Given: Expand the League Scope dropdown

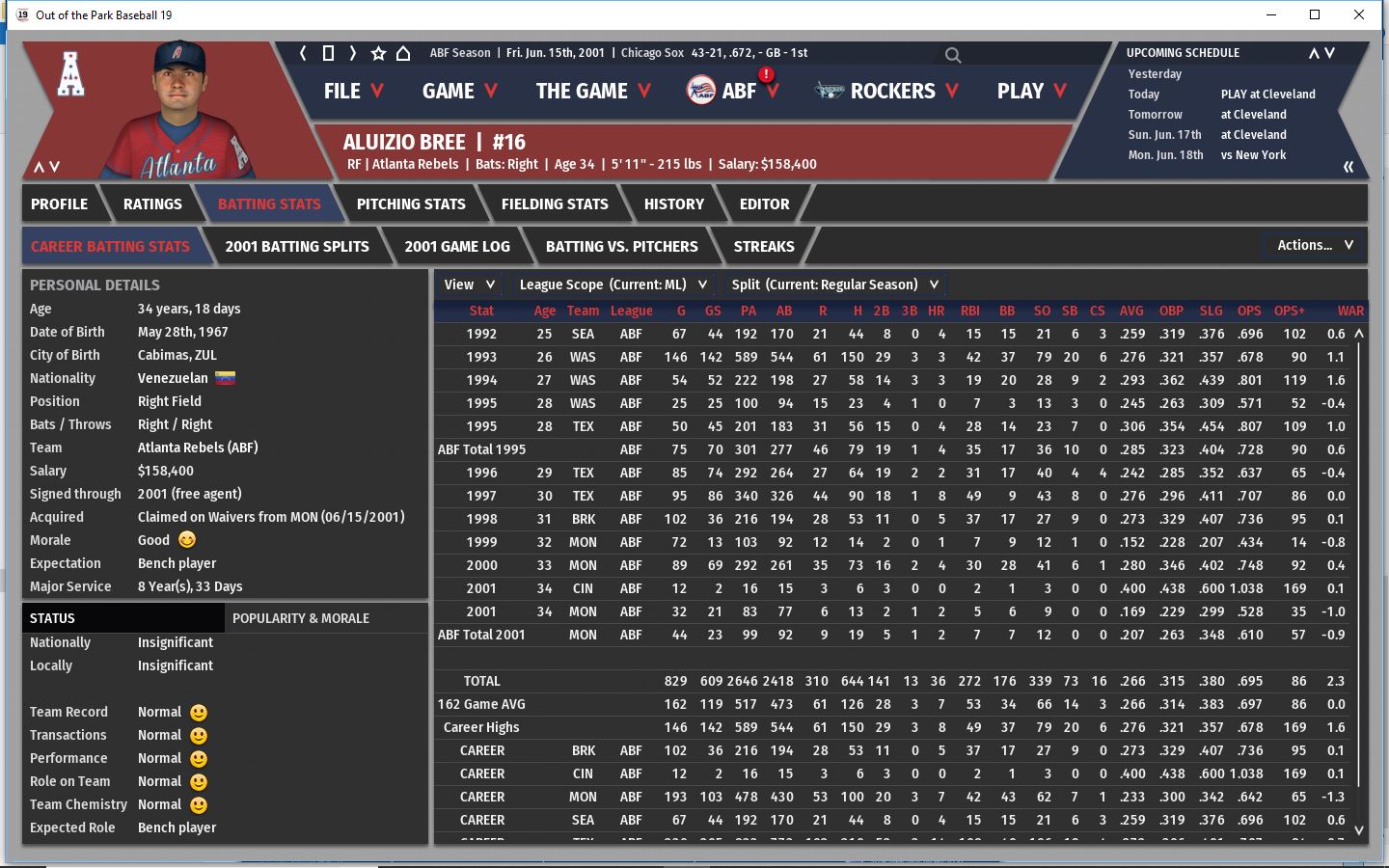Looking at the screenshot, I should tap(613, 285).
